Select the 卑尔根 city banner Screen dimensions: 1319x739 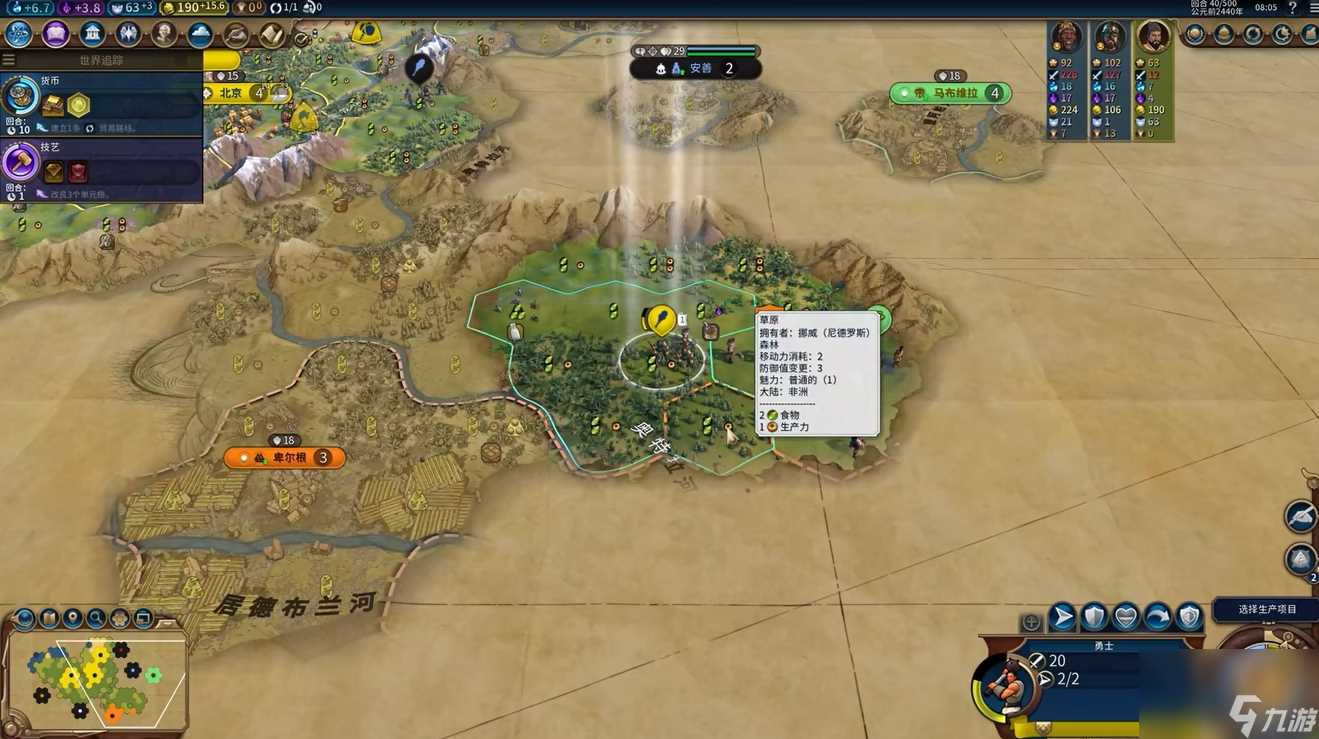(285, 458)
